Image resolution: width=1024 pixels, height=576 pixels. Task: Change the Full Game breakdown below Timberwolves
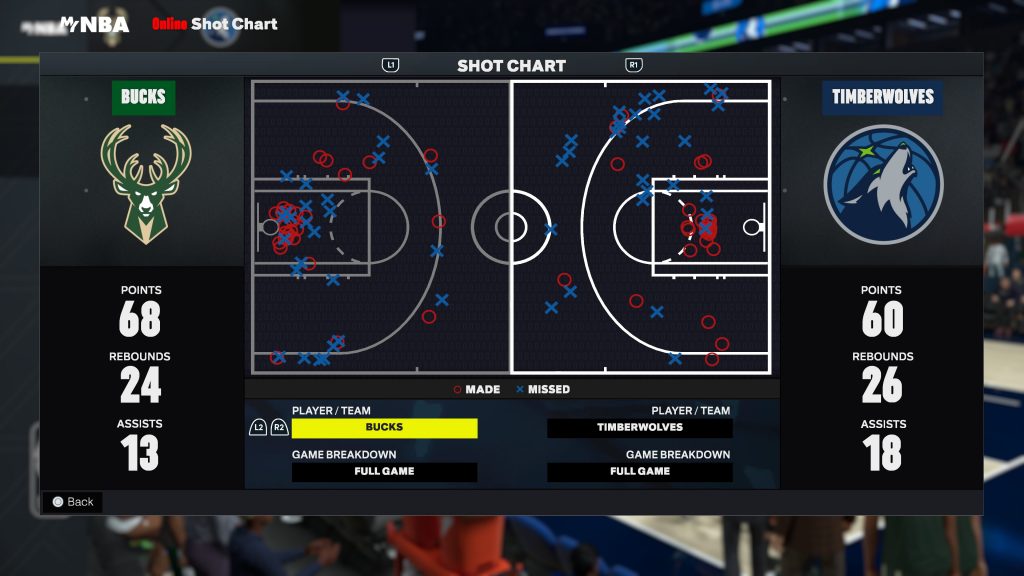coord(640,472)
